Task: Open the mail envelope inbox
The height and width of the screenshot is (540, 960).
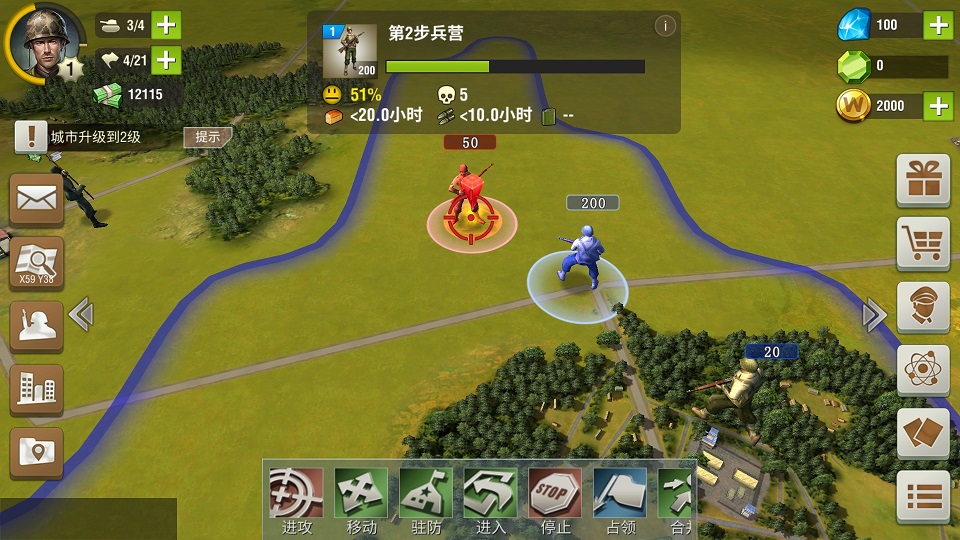Action: coord(37,199)
